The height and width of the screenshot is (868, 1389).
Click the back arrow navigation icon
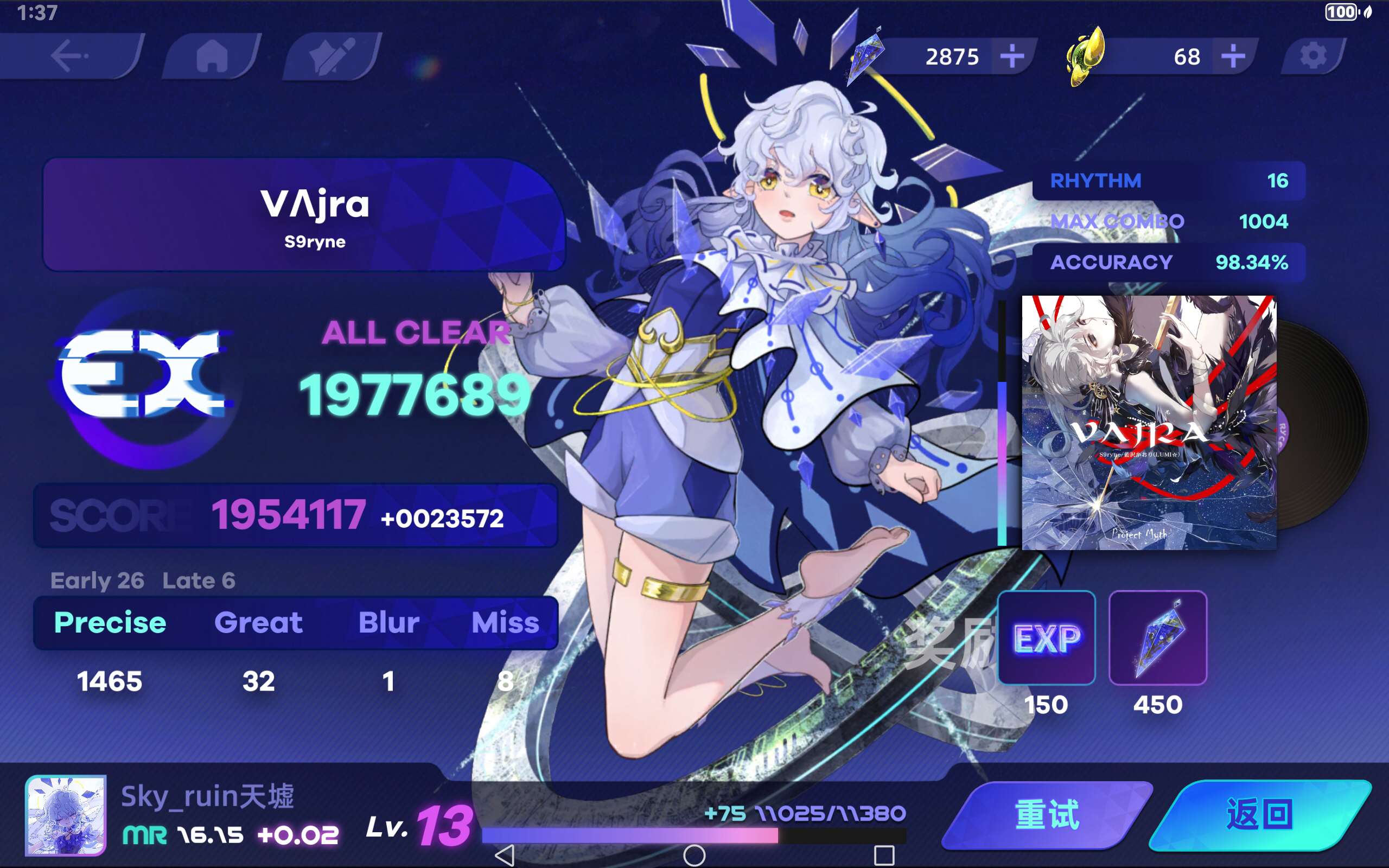click(69, 56)
